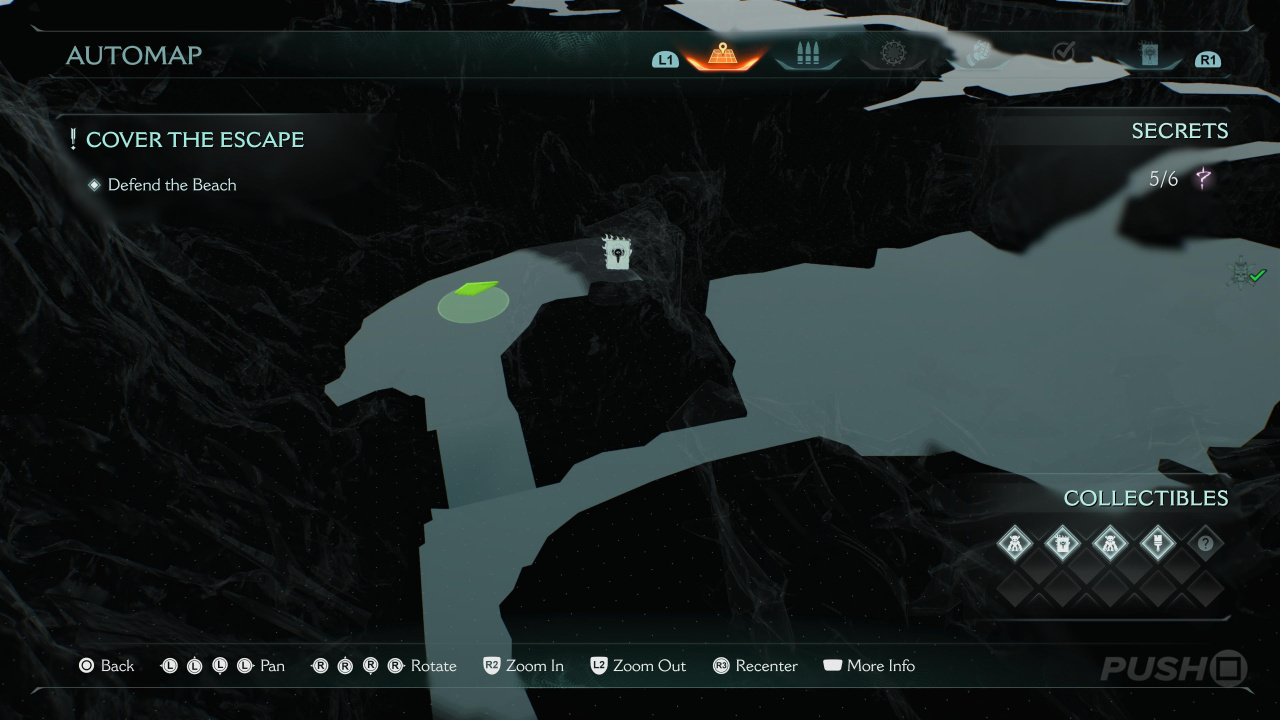The height and width of the screenshot is (720, 1280).
Task: Switch to the ammo bullets tab
Action: pos(807,55)
